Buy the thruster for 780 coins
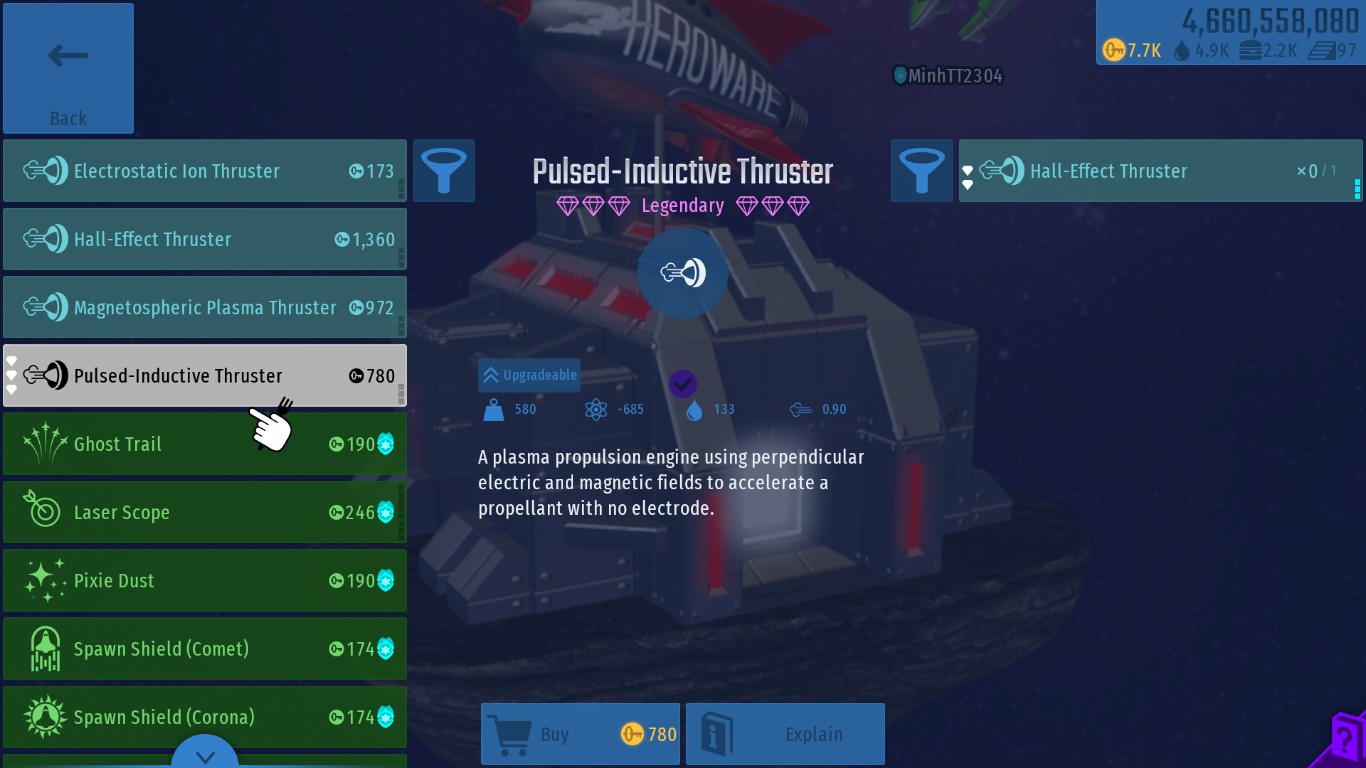The height and width of the screenshot is (768, 1366). click(x=580, y=734)
